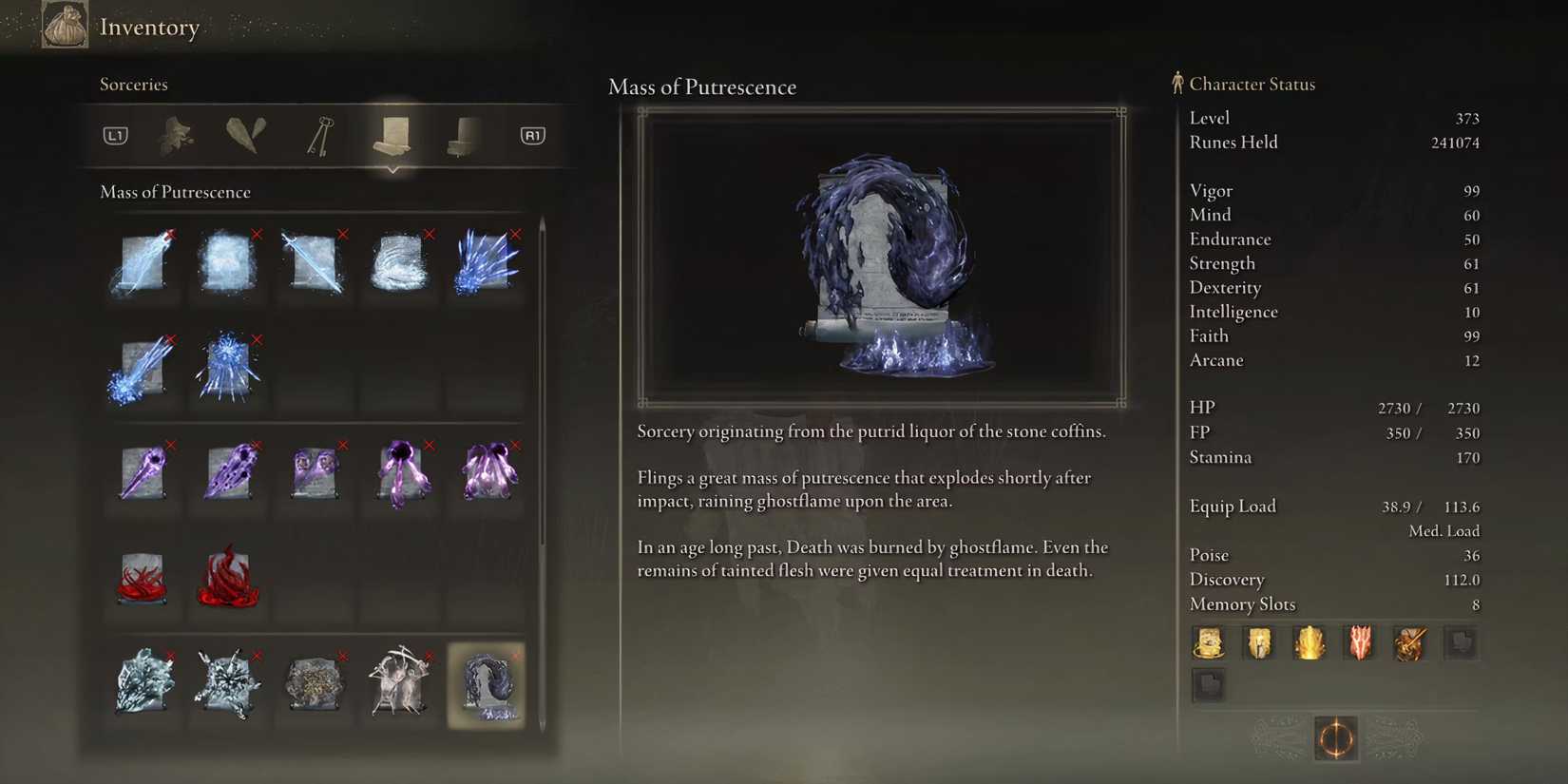Viewport: 1568px width, 784px height.
Task: Select the arrows category icon
Action: pos(246,133)
